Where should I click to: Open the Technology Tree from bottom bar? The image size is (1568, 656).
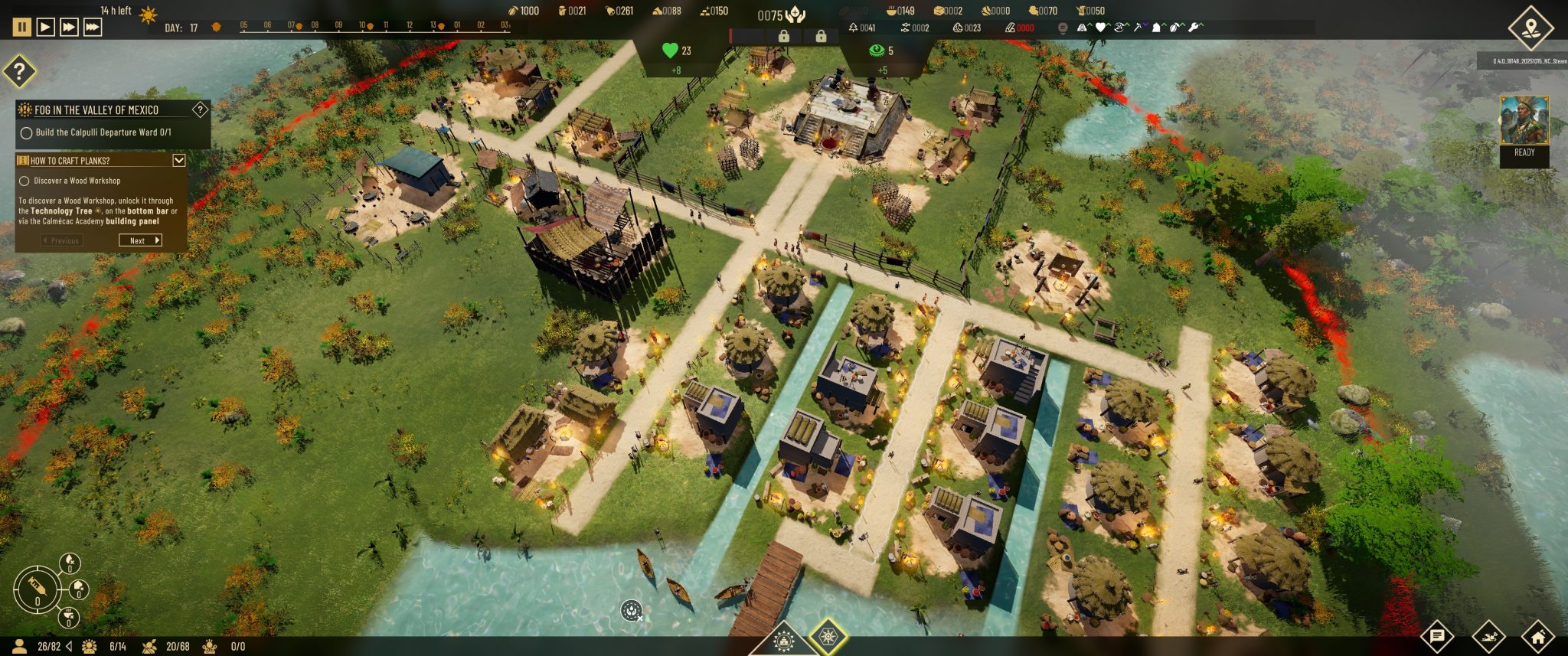828,637
